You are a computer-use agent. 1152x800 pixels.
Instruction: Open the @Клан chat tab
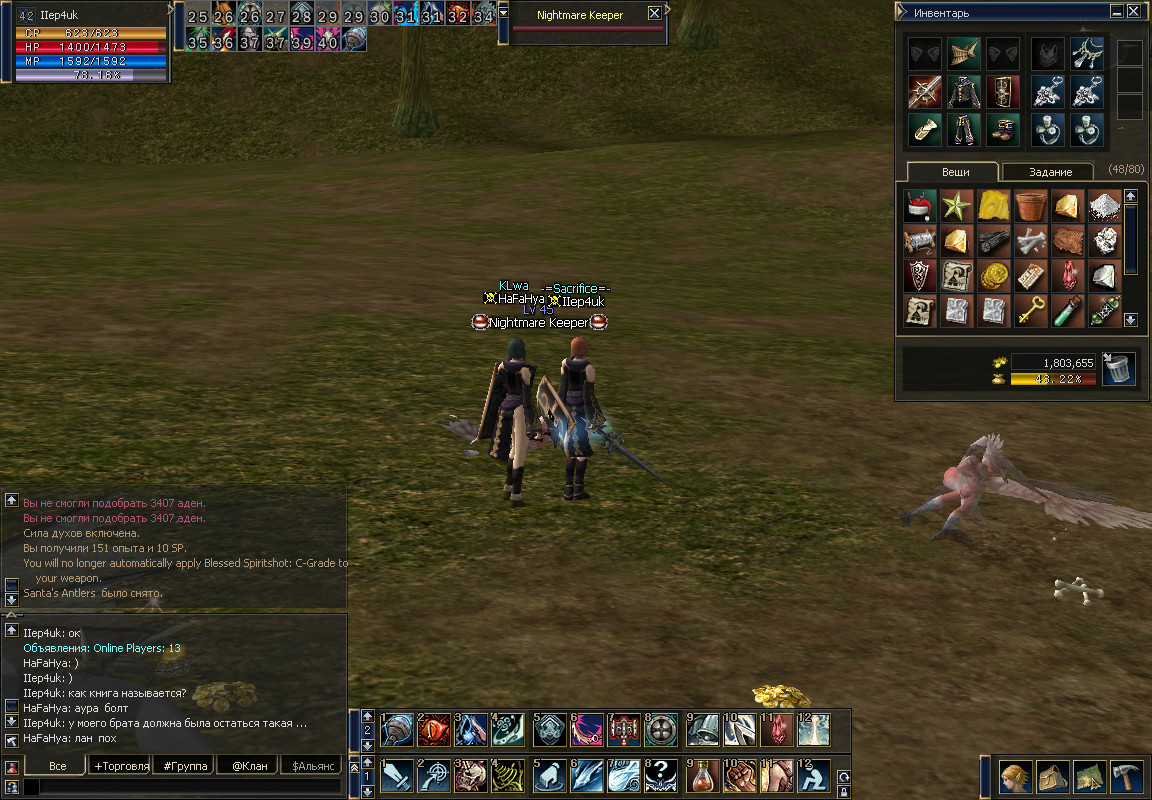(246, 766)
